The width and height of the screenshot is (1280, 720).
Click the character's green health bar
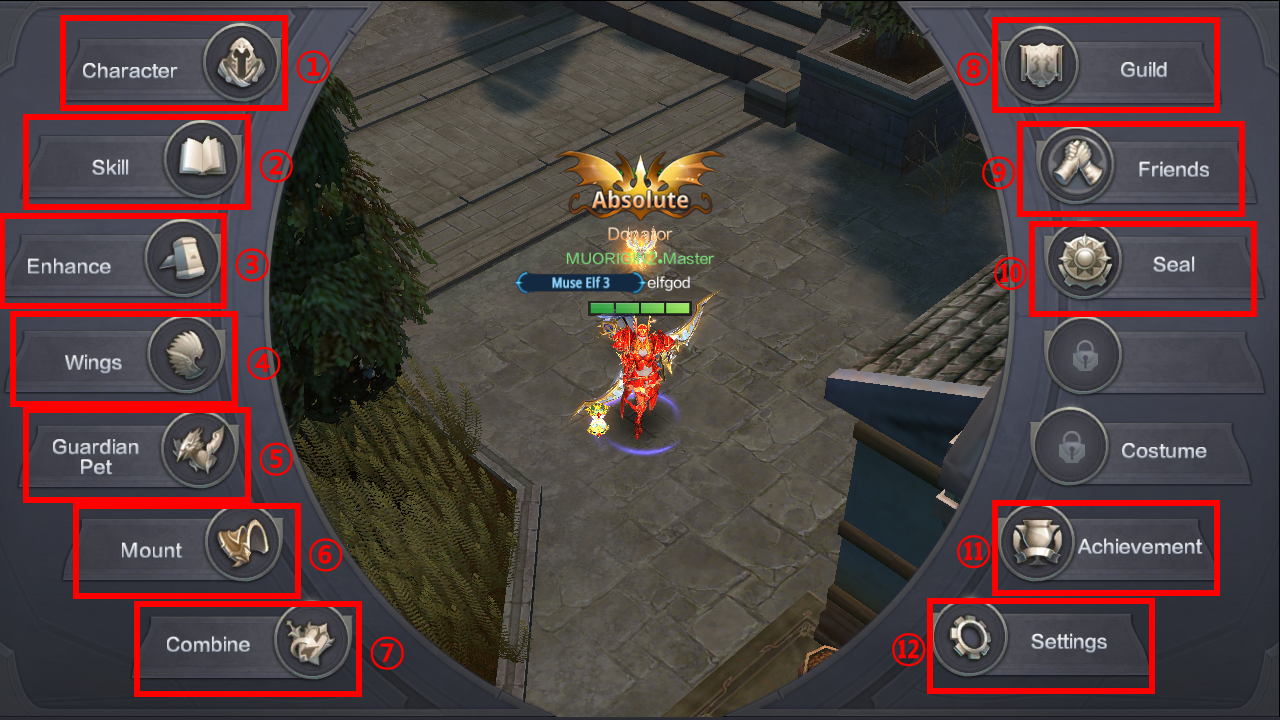(x=640, y=308)
